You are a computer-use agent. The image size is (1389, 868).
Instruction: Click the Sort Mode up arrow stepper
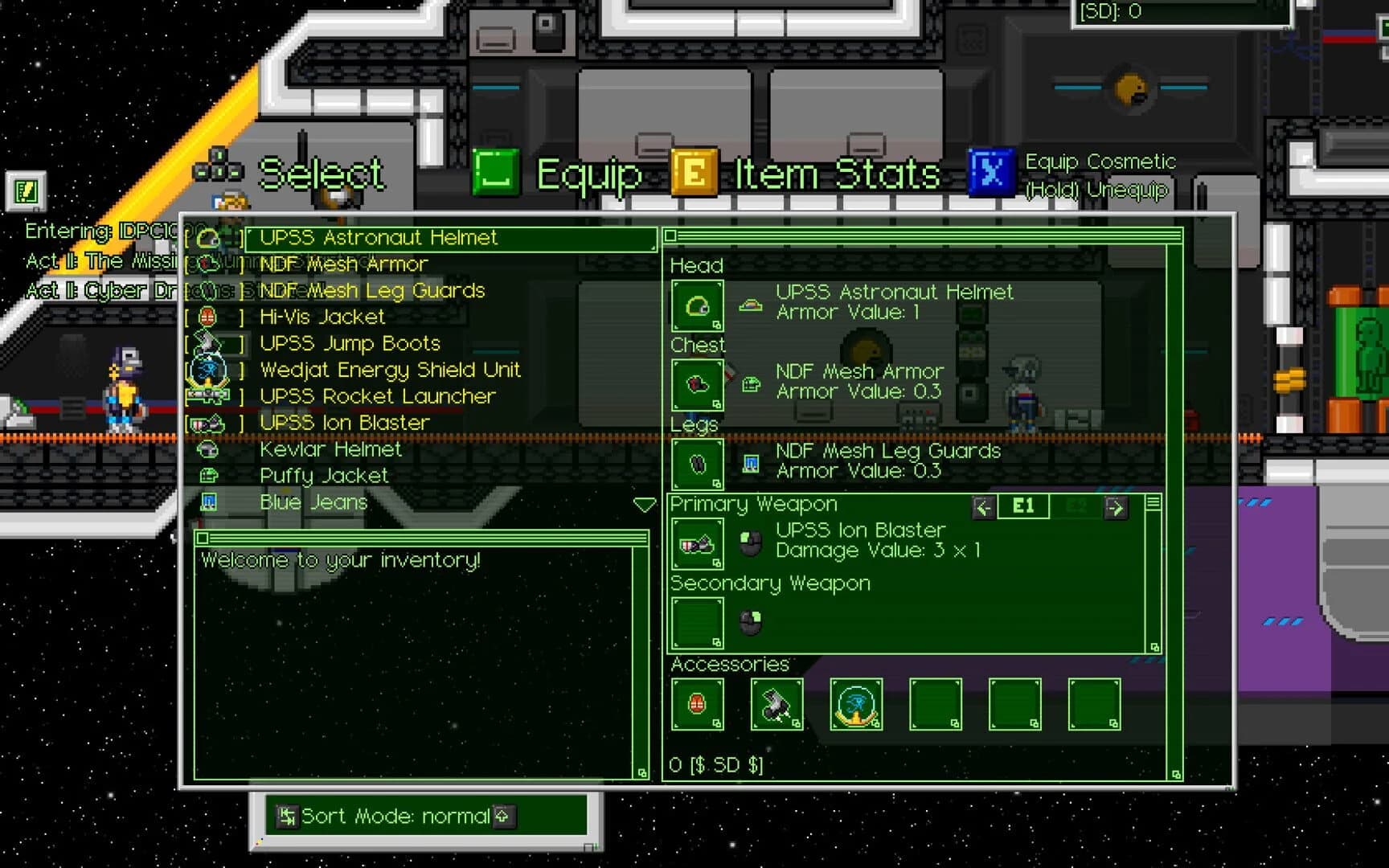pyautogui.click(x=503, y=816)
